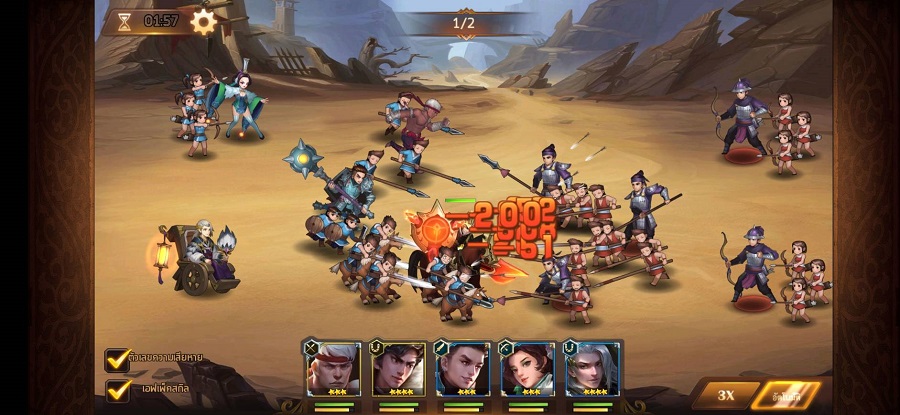The width and height of the screenshot is (900, 415).
Task: Change battle speed with the 3X button
Action: pyautogui.click(x=726, y=395)
